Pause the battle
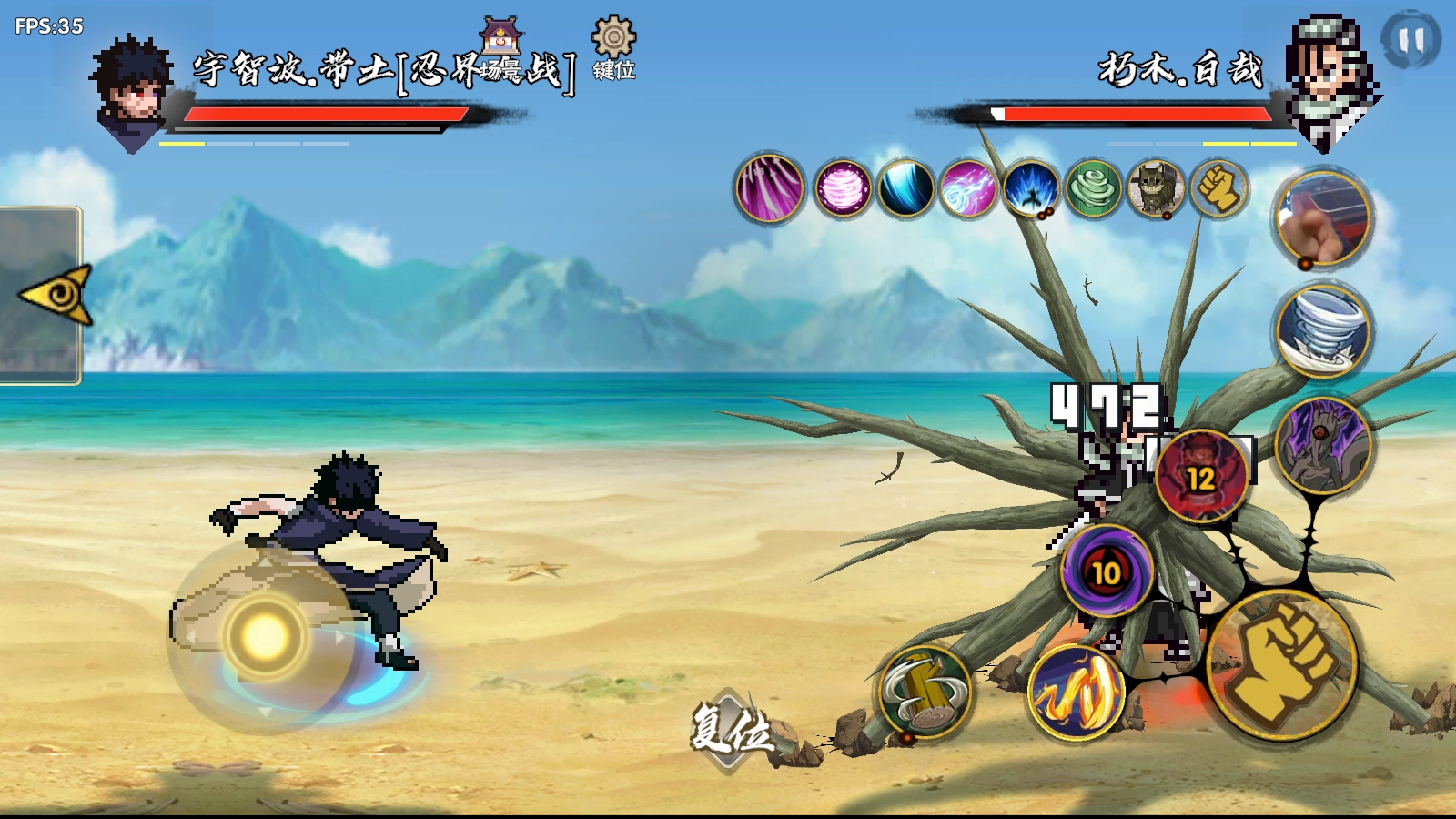 tap(1410, 40)
